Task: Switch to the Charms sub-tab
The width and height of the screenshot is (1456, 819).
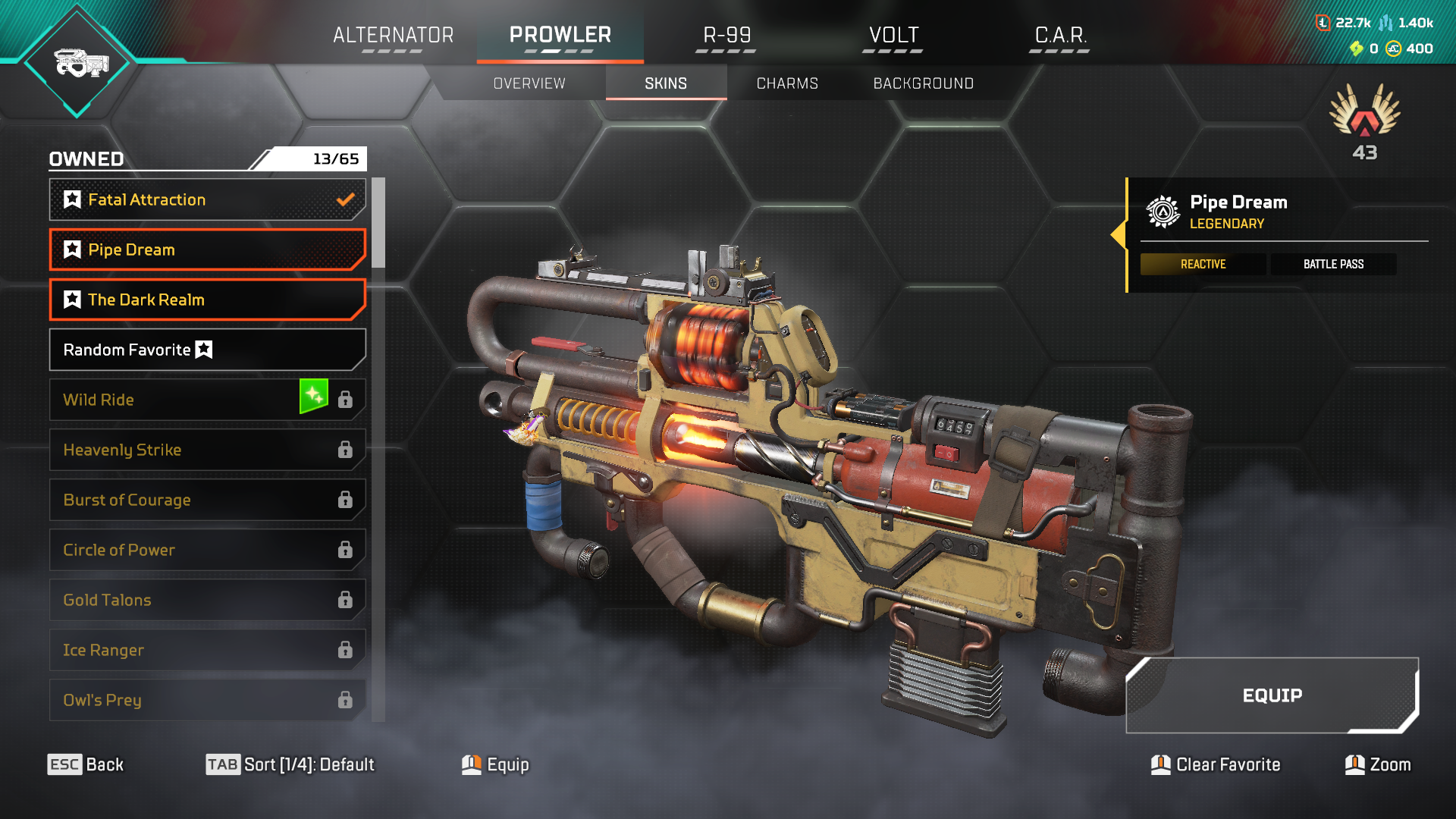Action: (787, 83)
